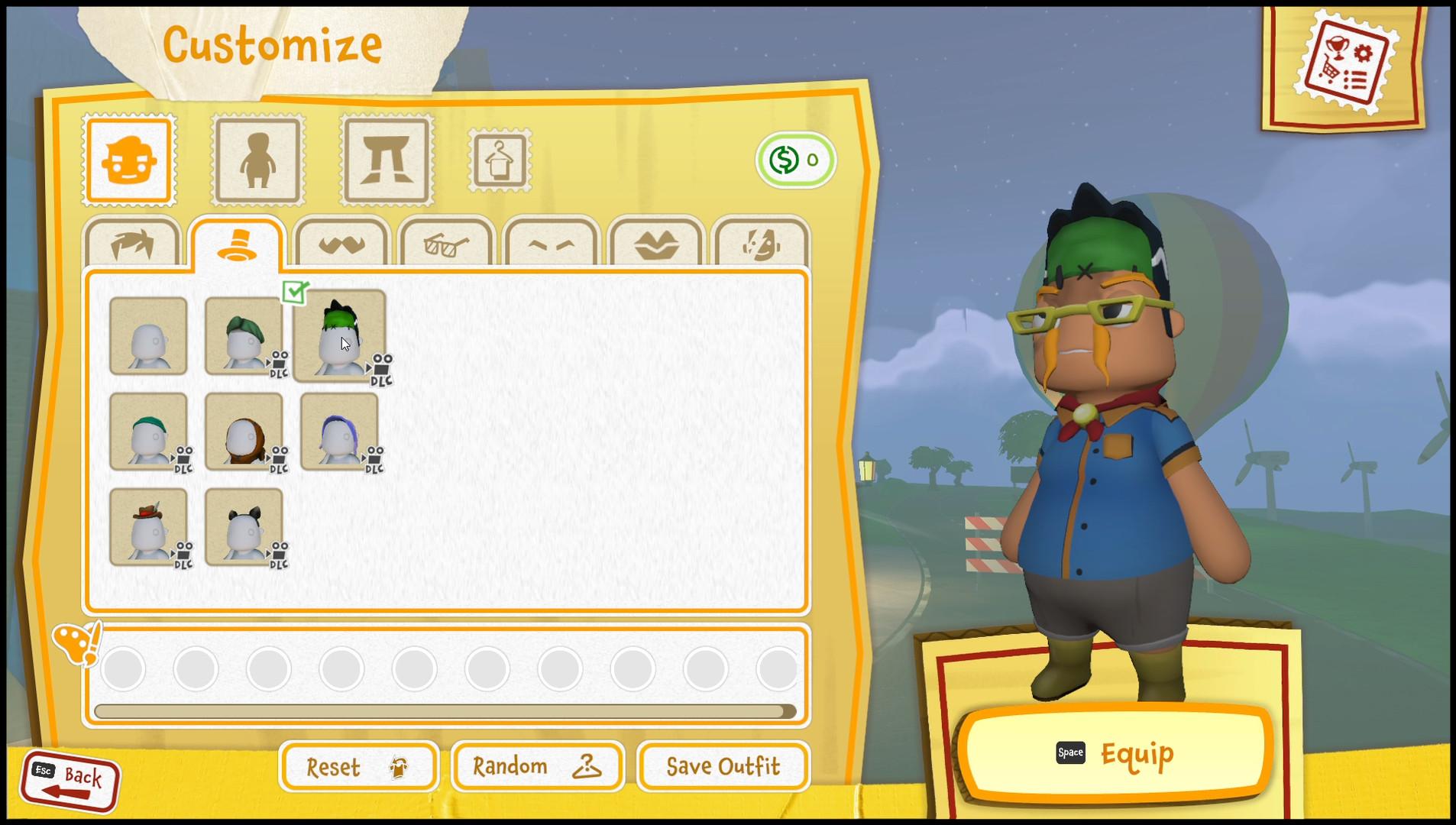The width and height of the screenshot is (1456, 825).
Task: Open the body customization category
Action: tap(257, 159)
